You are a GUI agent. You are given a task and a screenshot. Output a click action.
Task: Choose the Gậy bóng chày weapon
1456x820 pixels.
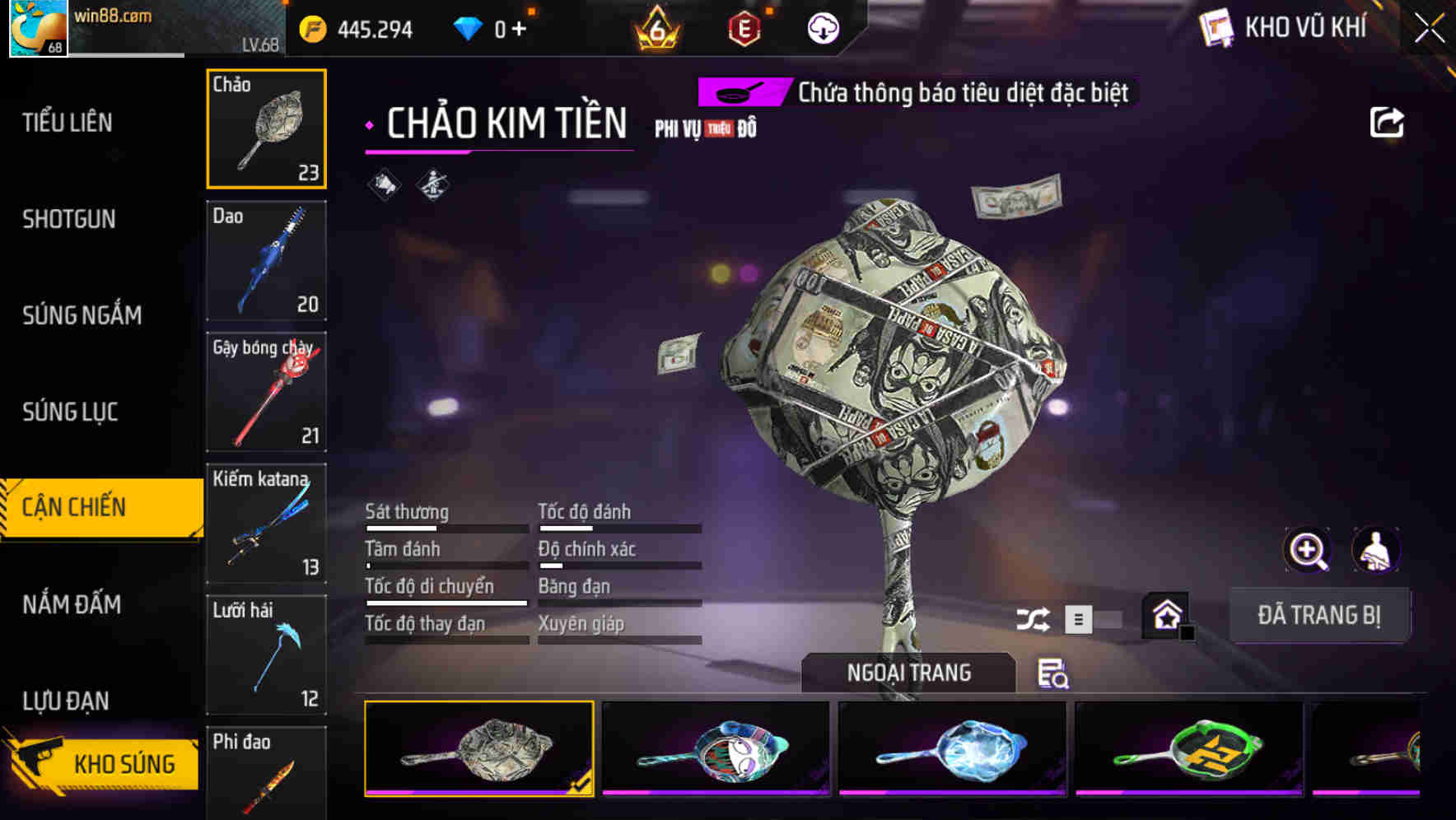pyautogui.click(x=266, y=392)
